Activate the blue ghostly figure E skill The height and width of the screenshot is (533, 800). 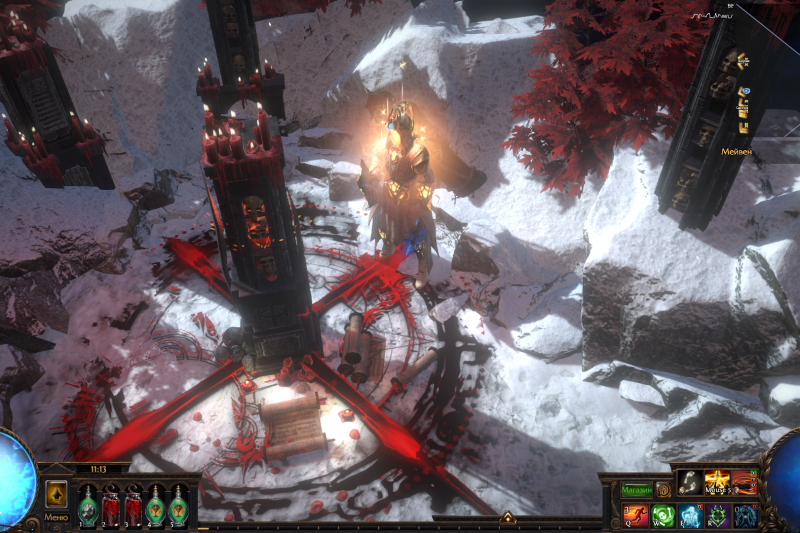click(690, 516)
